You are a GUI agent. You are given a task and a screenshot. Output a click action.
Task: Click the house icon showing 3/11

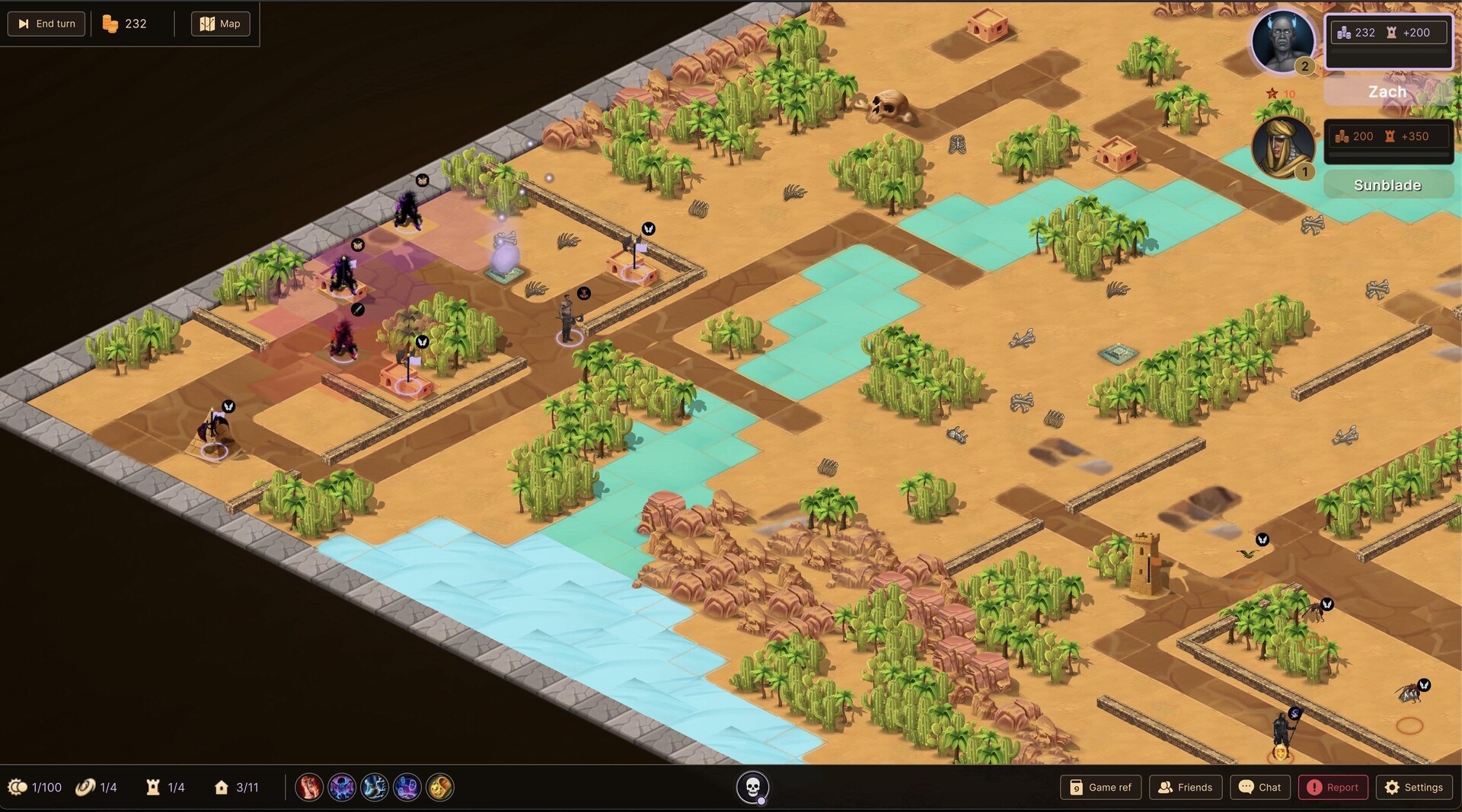[x=236, y=788]
